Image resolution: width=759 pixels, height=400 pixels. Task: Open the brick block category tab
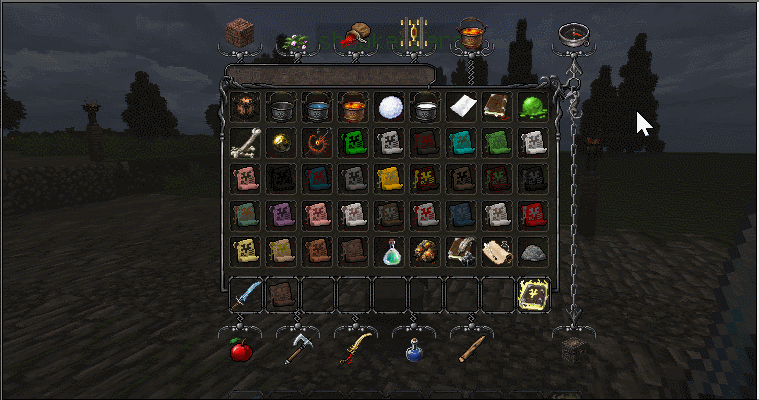click(240, 32)
